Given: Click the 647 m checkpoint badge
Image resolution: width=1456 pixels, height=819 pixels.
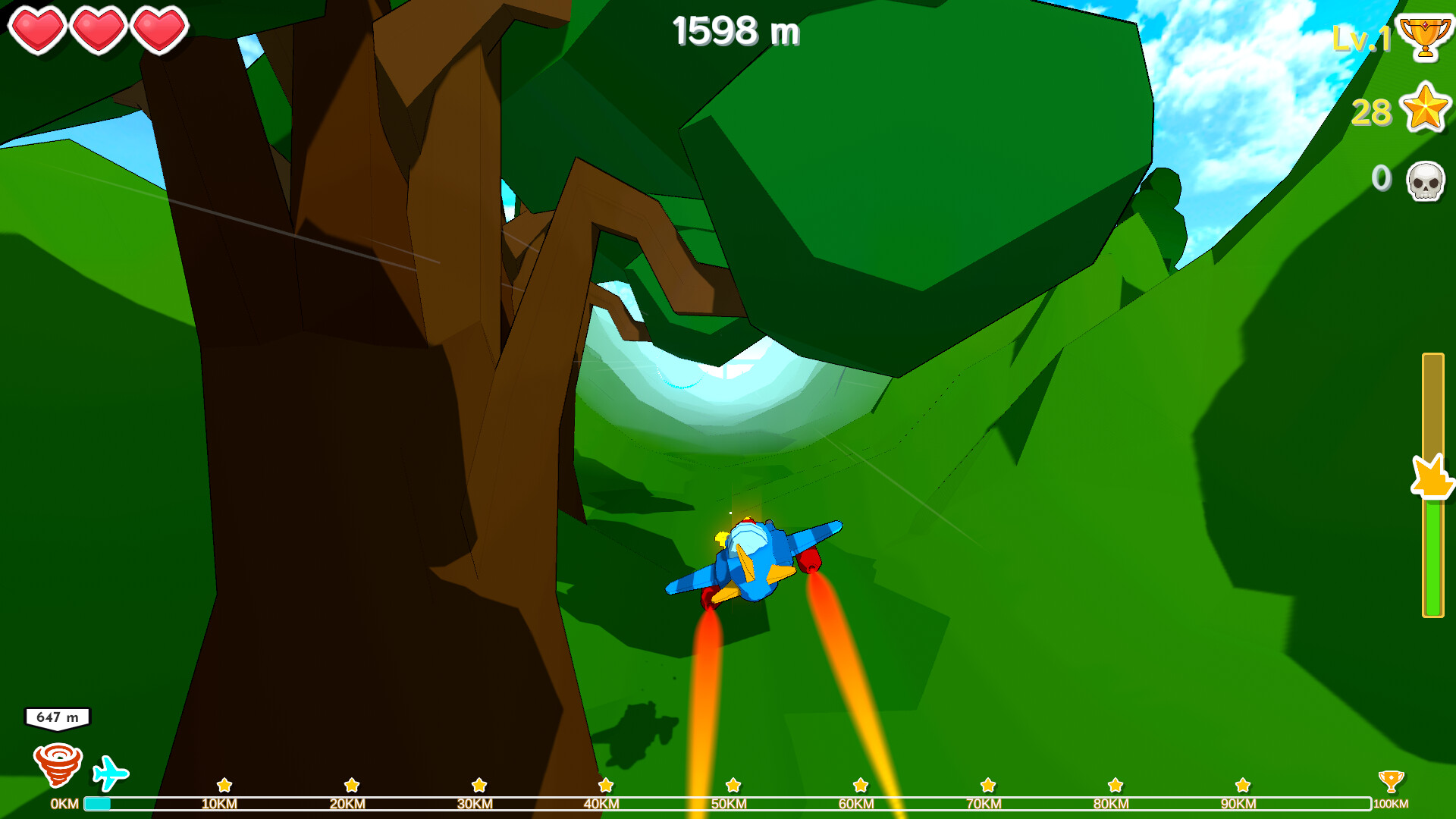Looking at the screenshot, I should click(58, 716).
